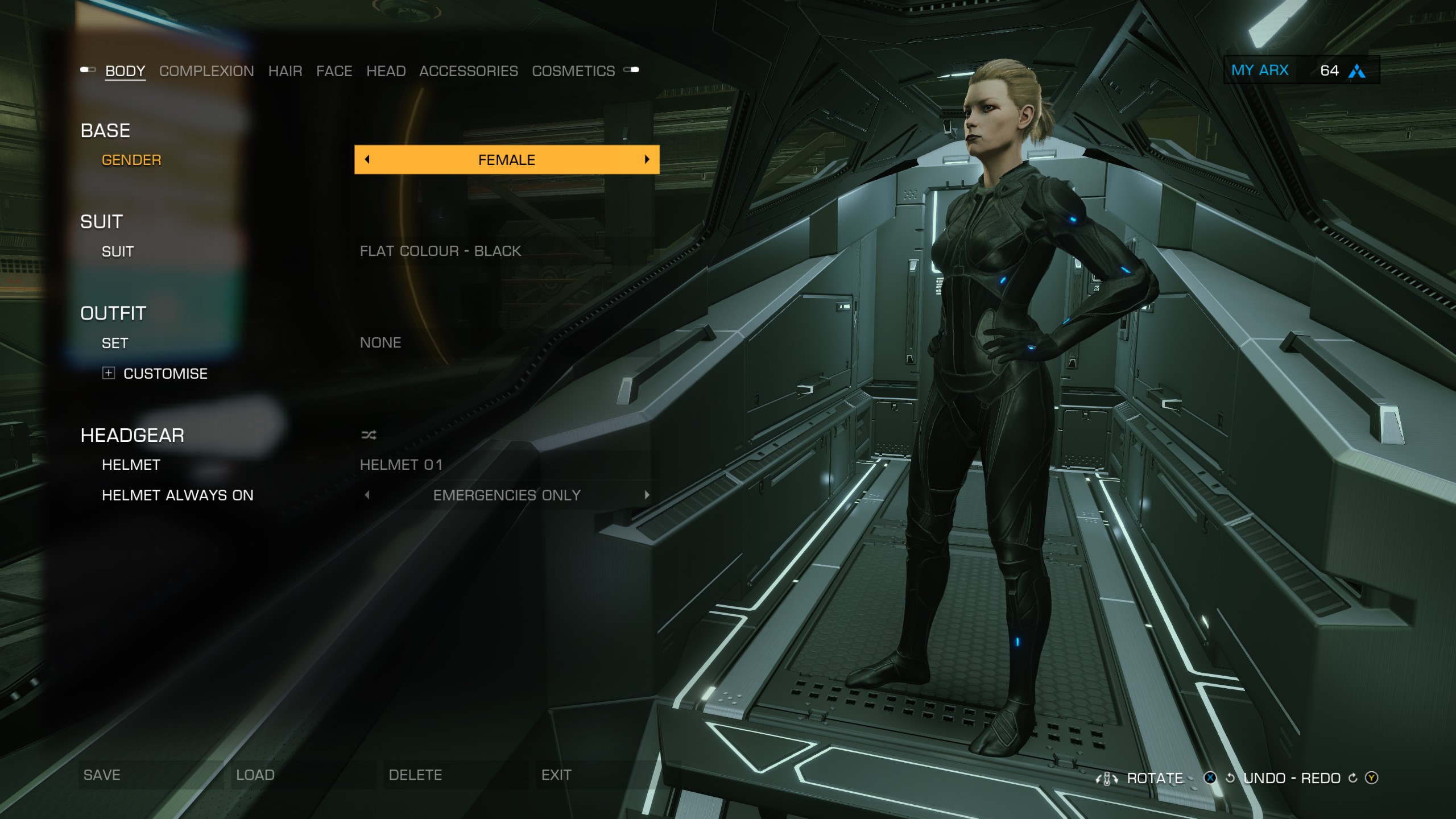Image resolution: width=1456 pixels, height=819 pixels.
Task: Expand the Customise outfit section
Action: point(109,373)
